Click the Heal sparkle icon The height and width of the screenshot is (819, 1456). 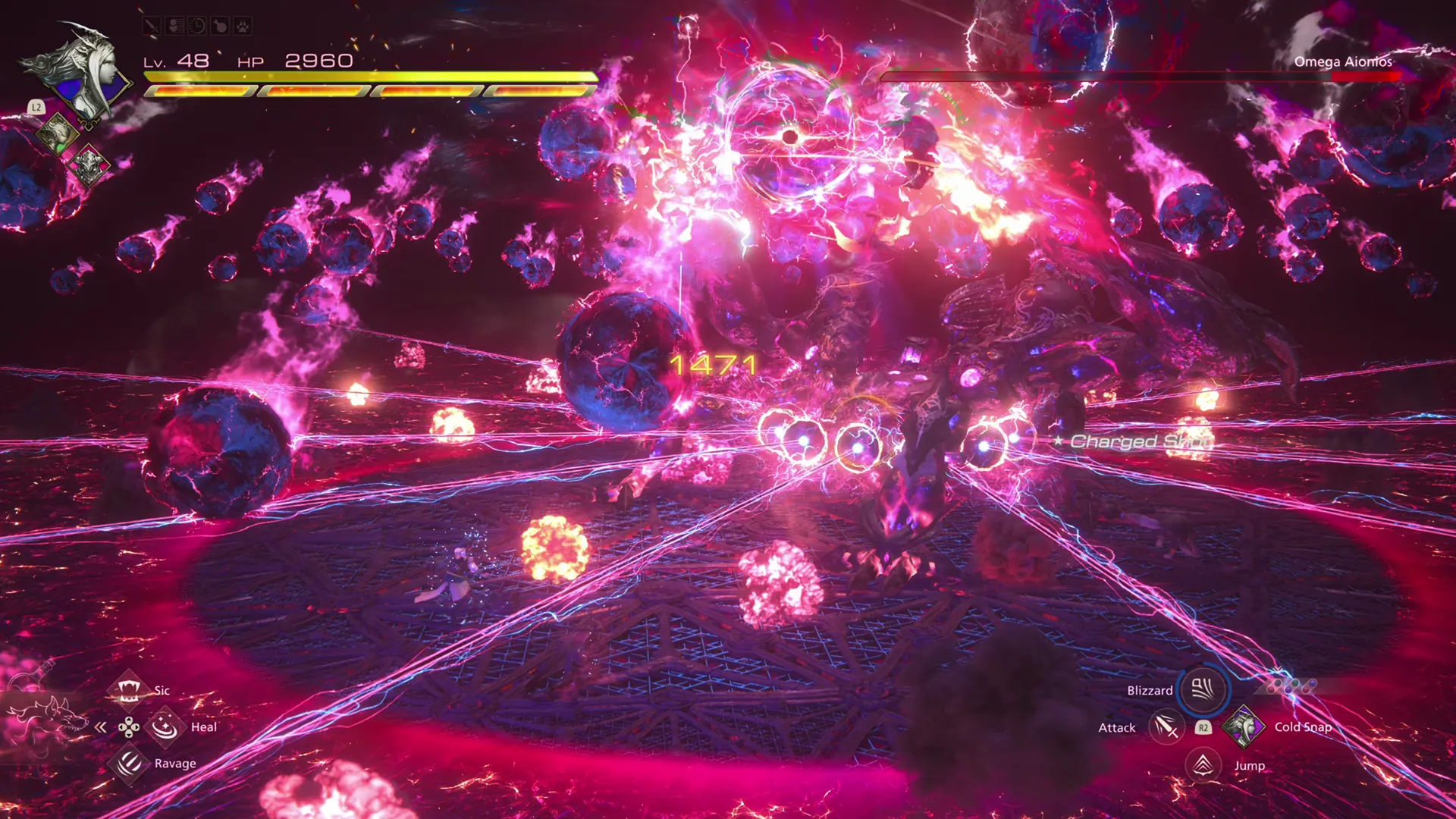[165, 727]
